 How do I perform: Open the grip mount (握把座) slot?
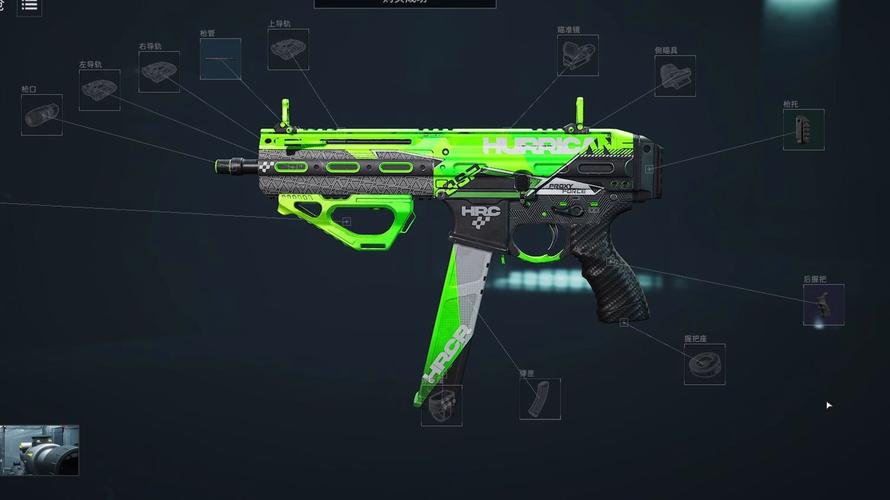(x=705, y=364)
